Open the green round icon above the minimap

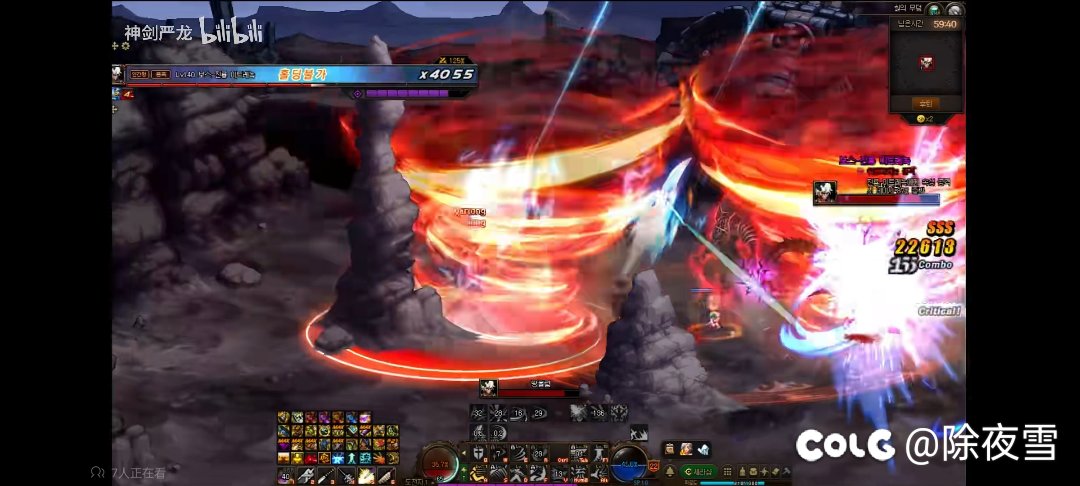[933, 10]
